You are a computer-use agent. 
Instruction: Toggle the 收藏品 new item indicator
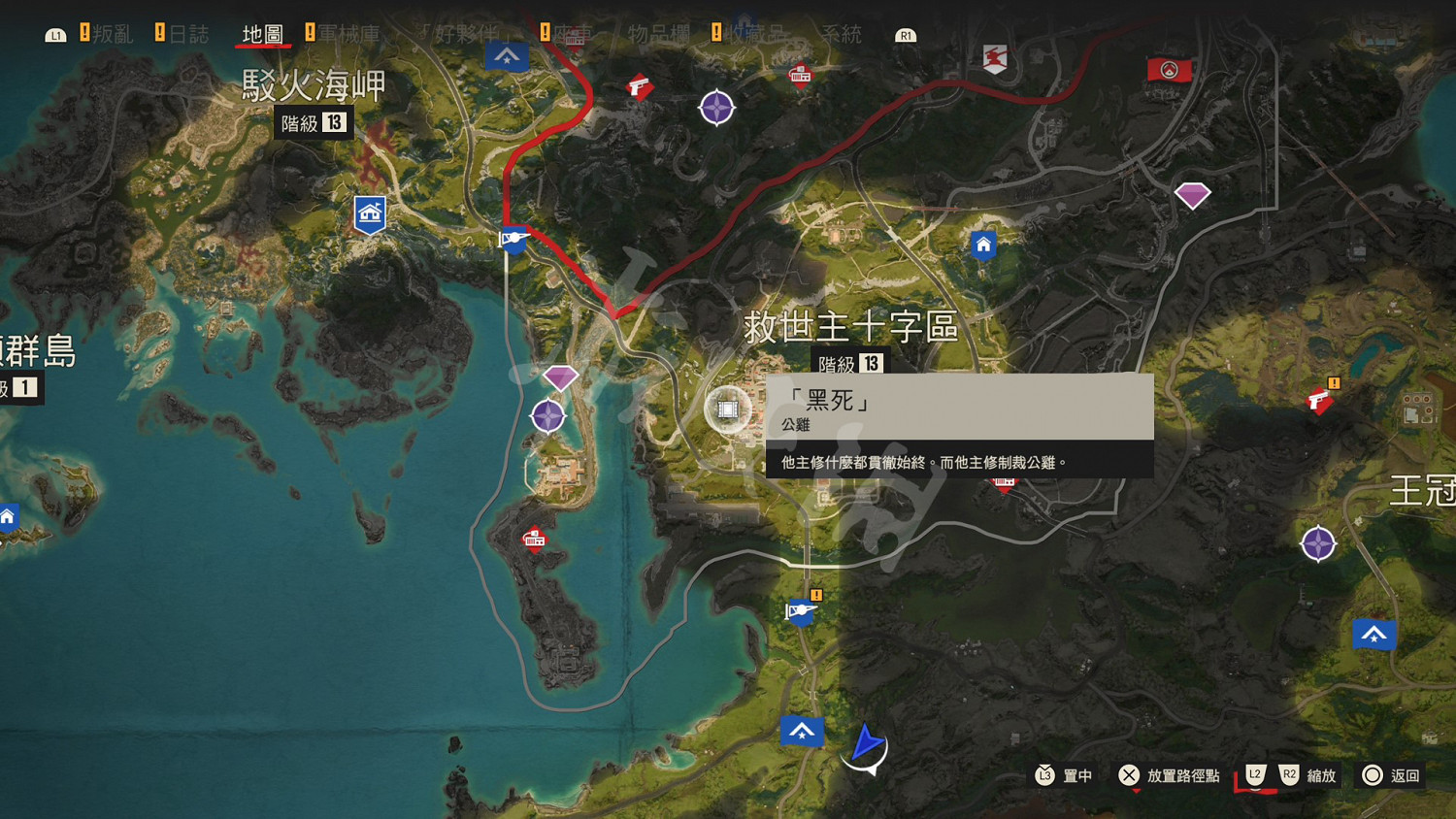pyautogui.click(x=716, y=31)
